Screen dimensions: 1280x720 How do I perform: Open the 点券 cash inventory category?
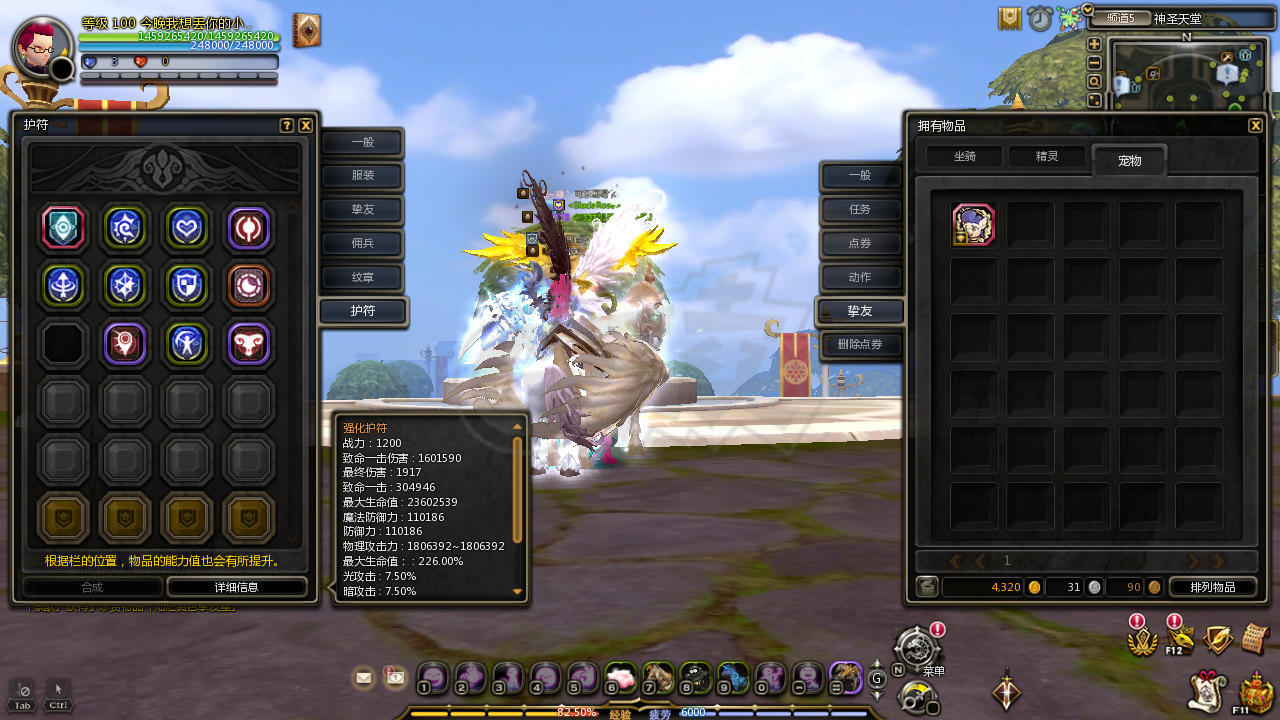(860, 244)
